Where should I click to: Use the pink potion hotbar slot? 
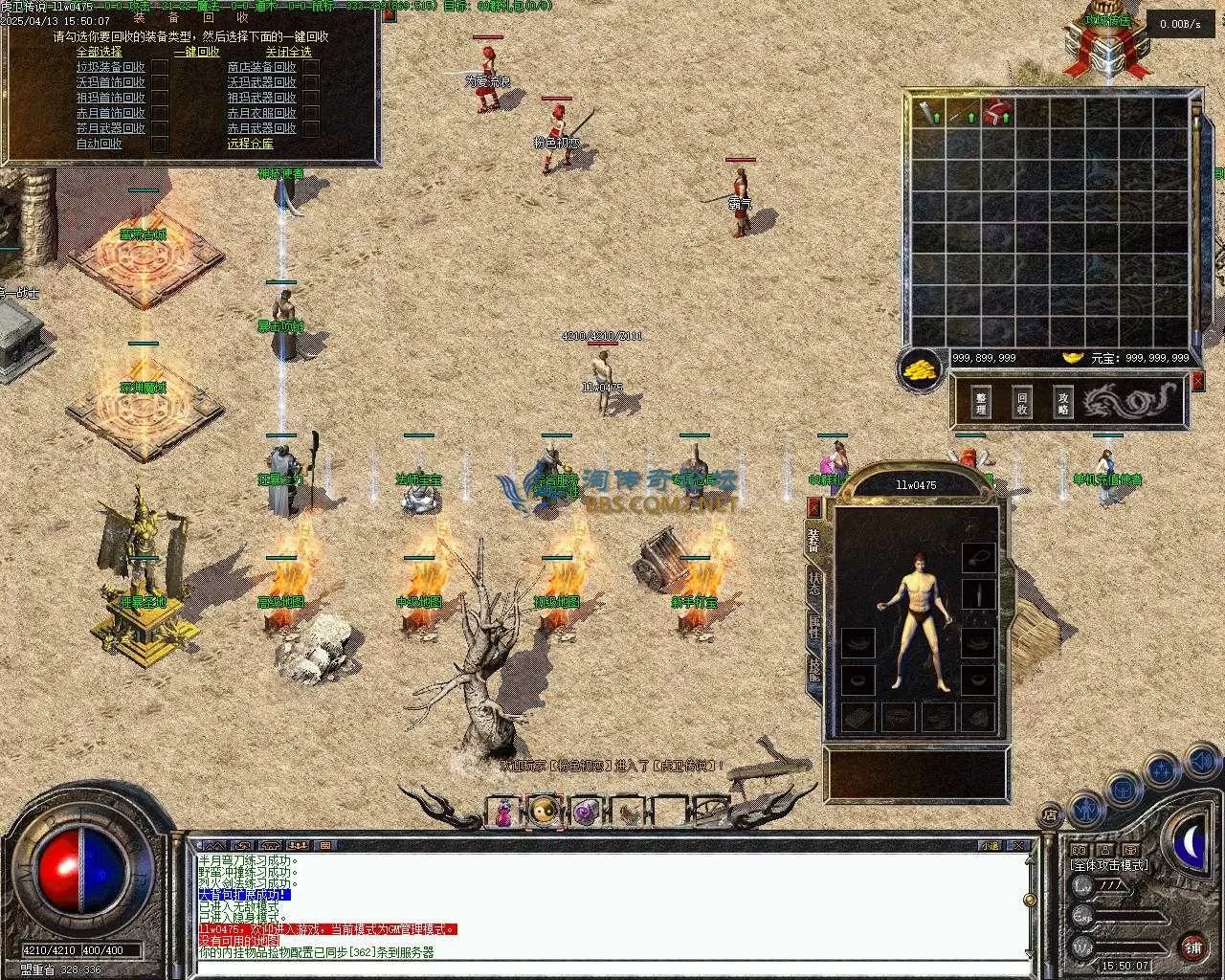coord(502,813)
